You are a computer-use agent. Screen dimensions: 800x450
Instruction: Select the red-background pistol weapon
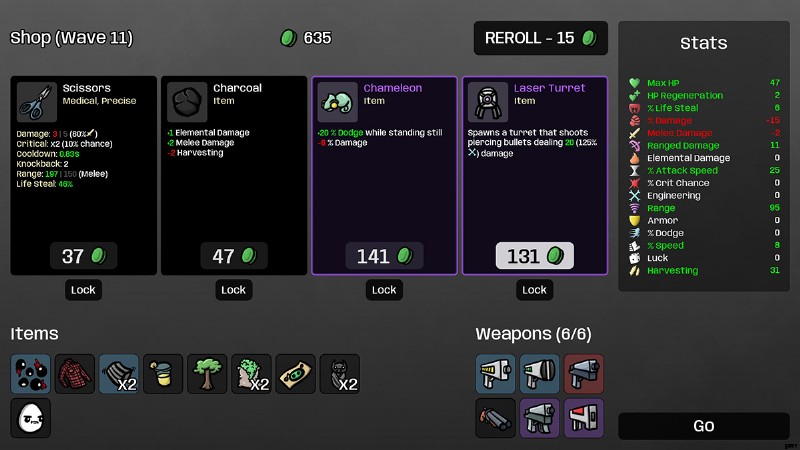point(583,373)
